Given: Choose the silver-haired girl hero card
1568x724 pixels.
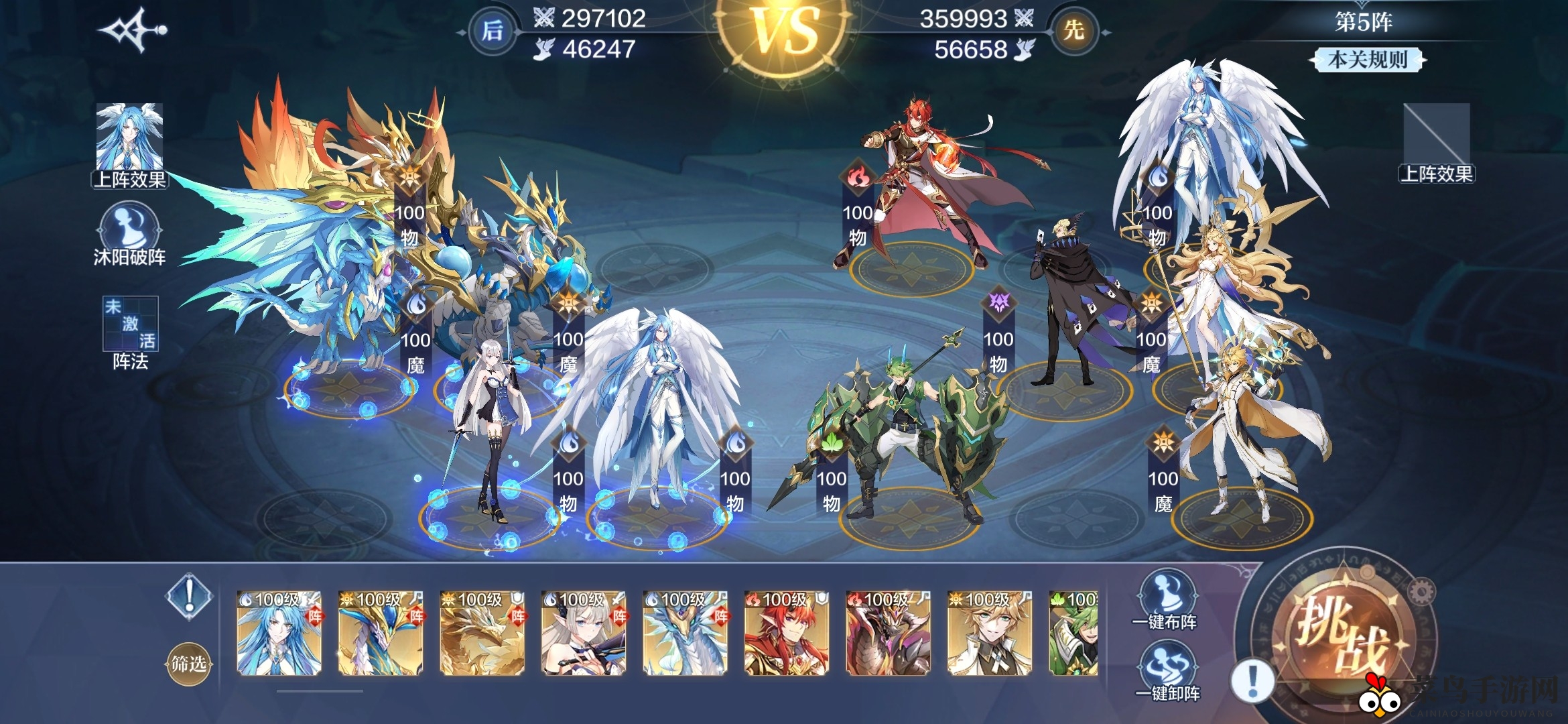Looking at the screenshot, I should click(583, 632).
